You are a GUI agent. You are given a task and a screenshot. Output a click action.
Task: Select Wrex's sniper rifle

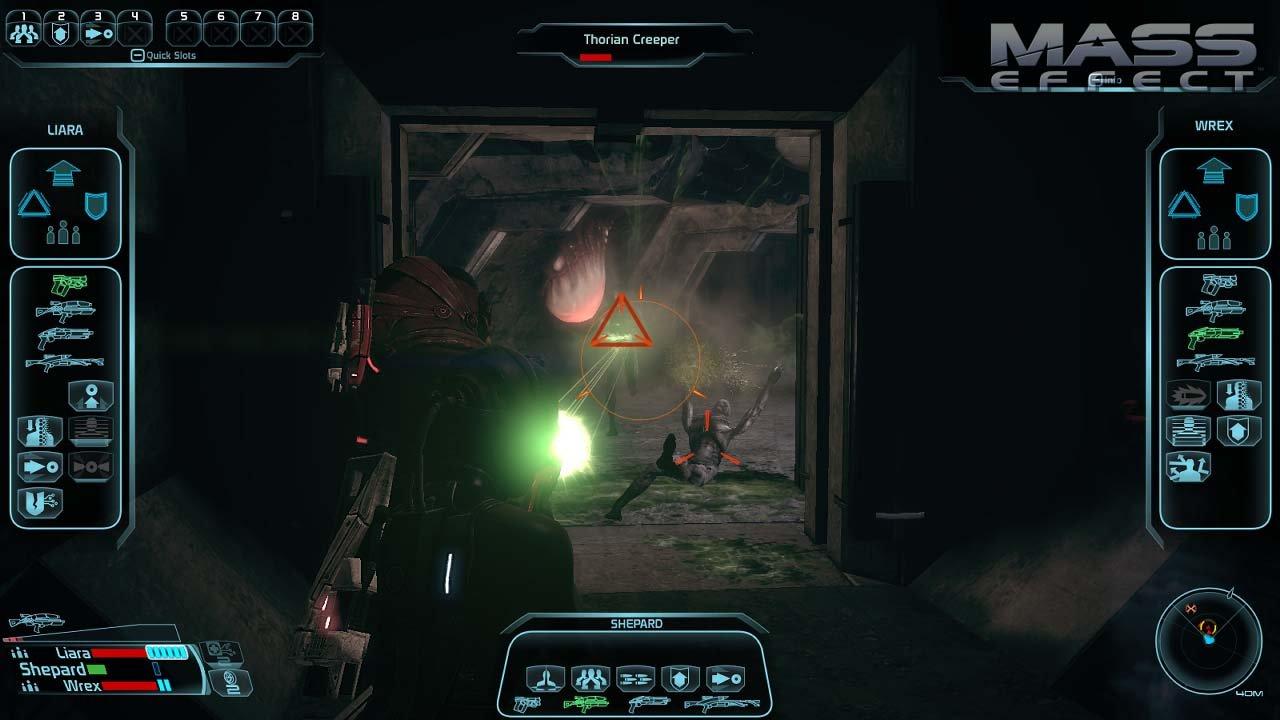pos(1213,362)
